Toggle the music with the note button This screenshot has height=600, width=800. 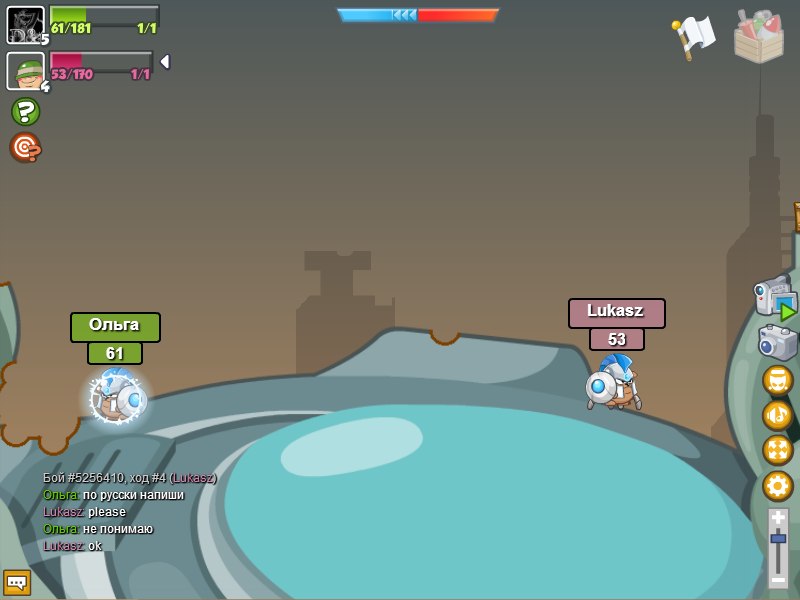point(777,415)
